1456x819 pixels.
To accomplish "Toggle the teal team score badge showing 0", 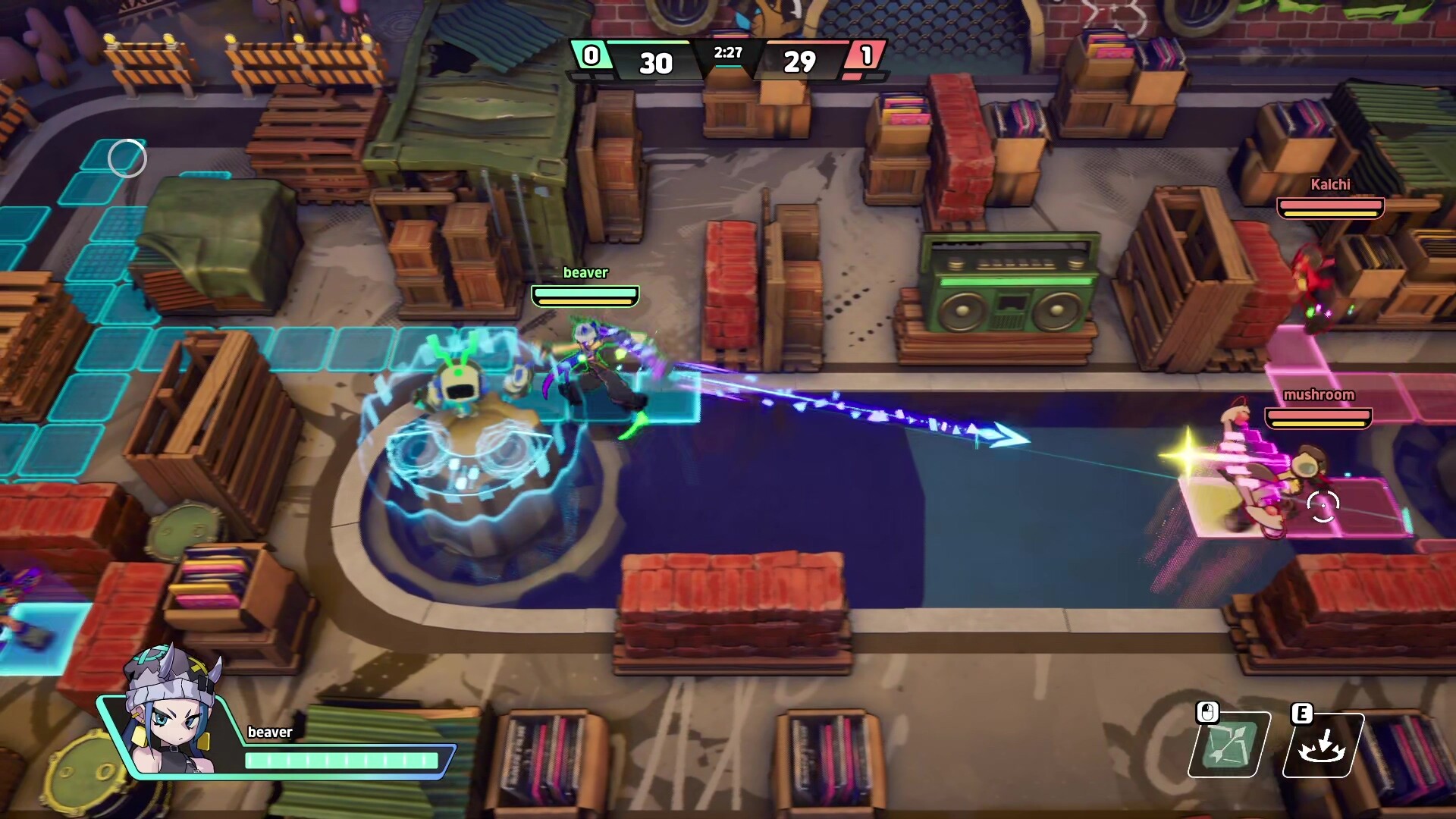I will pos(592,55).
